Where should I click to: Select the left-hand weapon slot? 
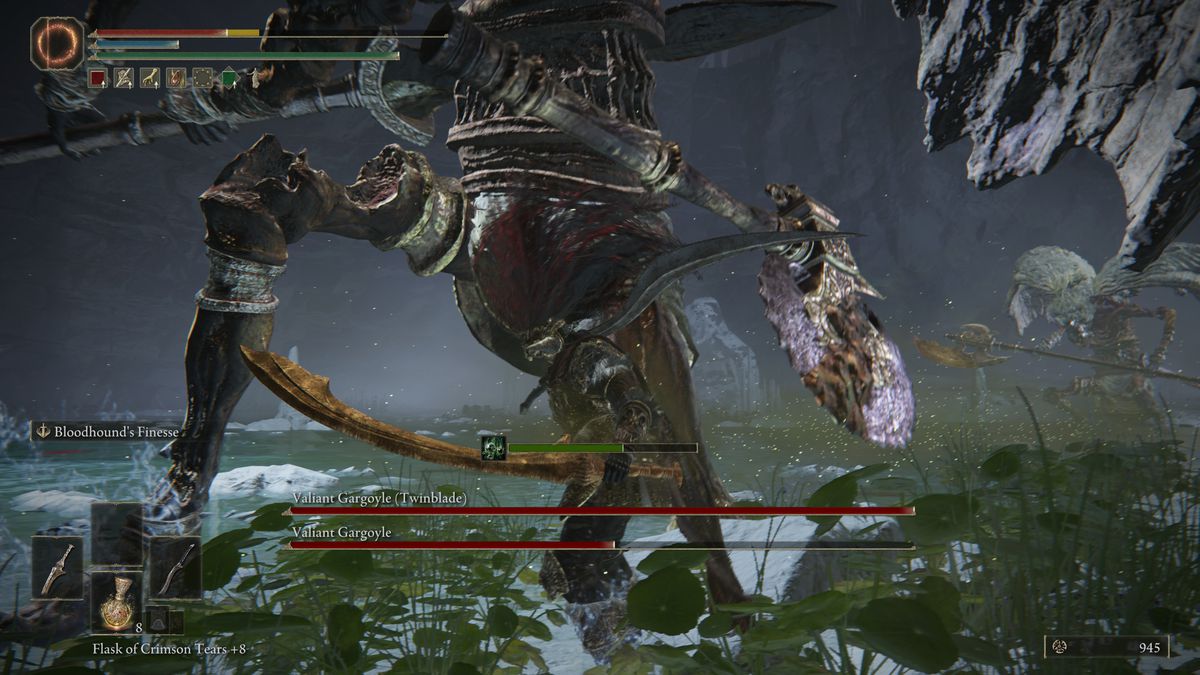[57, 567]
